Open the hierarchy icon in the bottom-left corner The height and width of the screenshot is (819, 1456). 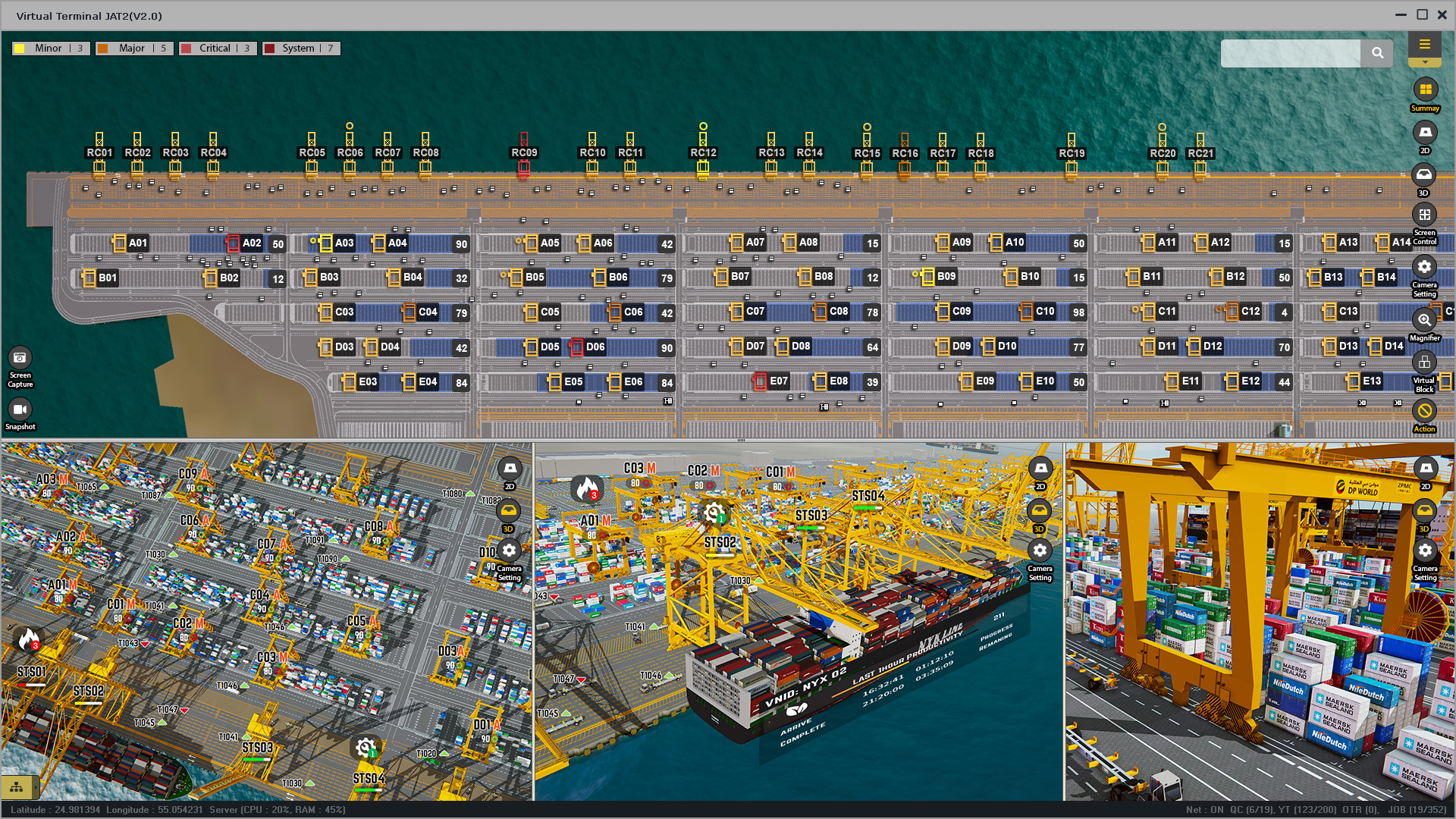tap(17, 787)
